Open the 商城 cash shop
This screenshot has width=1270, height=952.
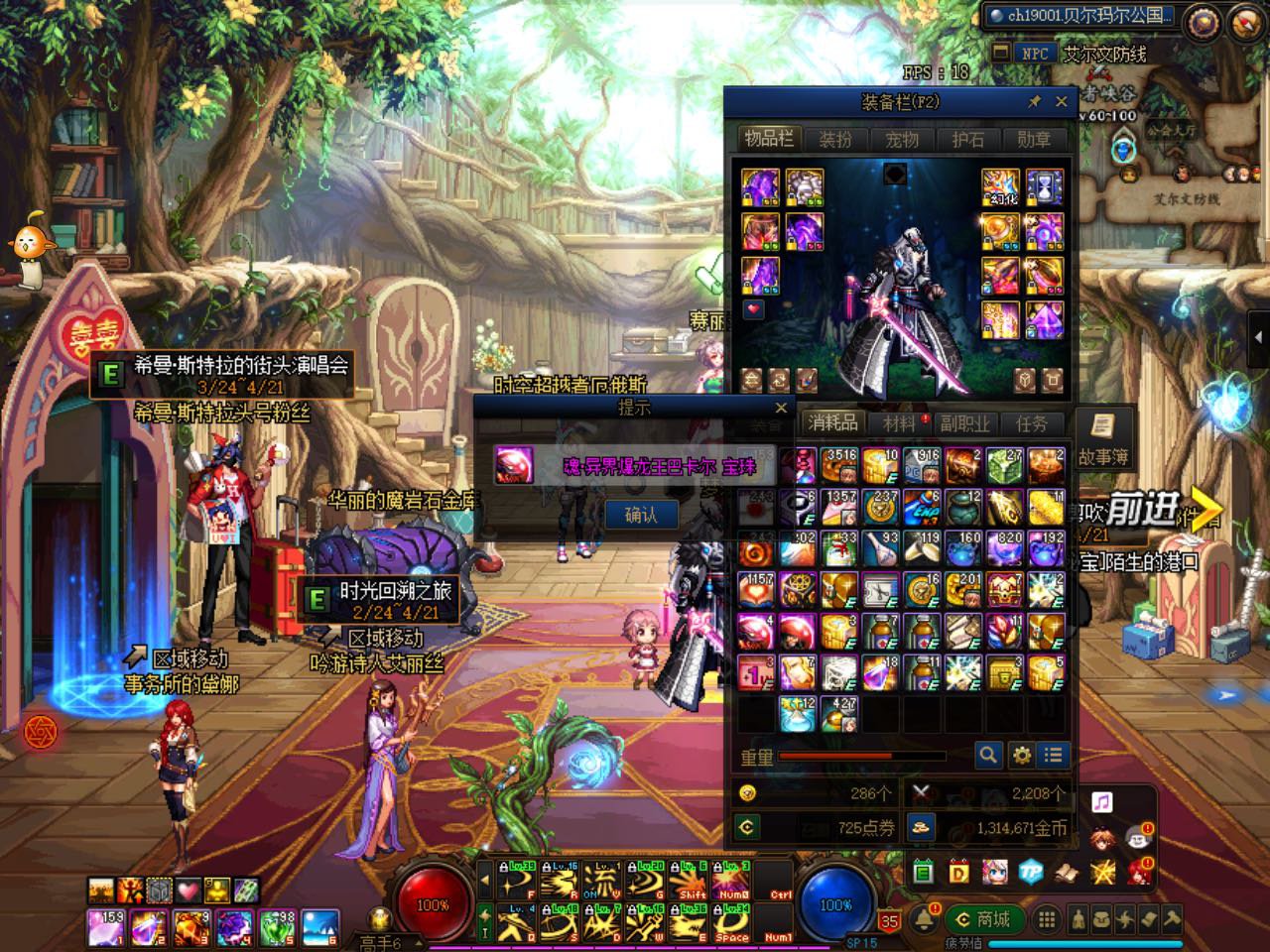click(983, 919)
